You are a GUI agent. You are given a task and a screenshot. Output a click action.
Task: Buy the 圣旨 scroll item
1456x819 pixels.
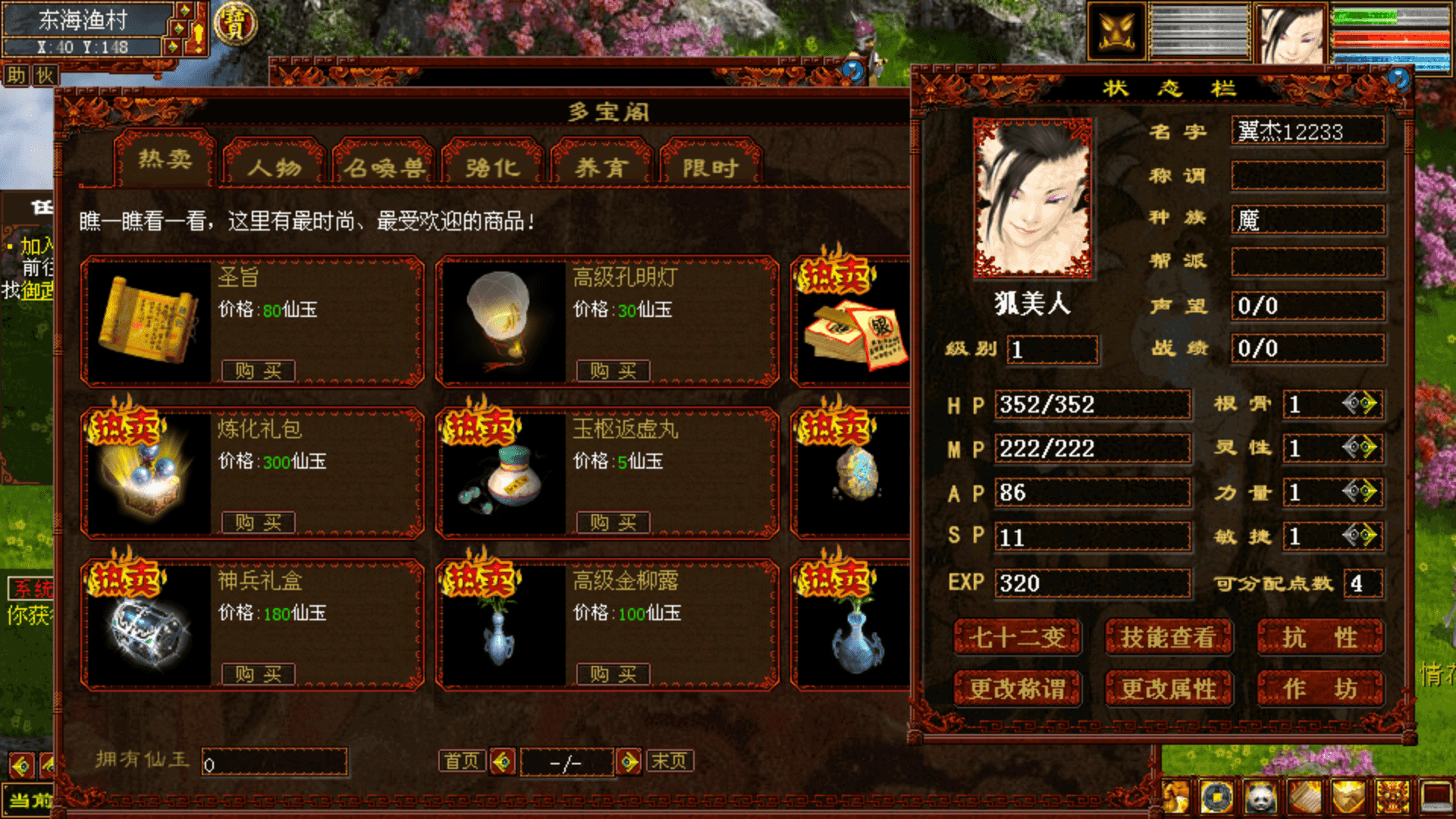258,371
